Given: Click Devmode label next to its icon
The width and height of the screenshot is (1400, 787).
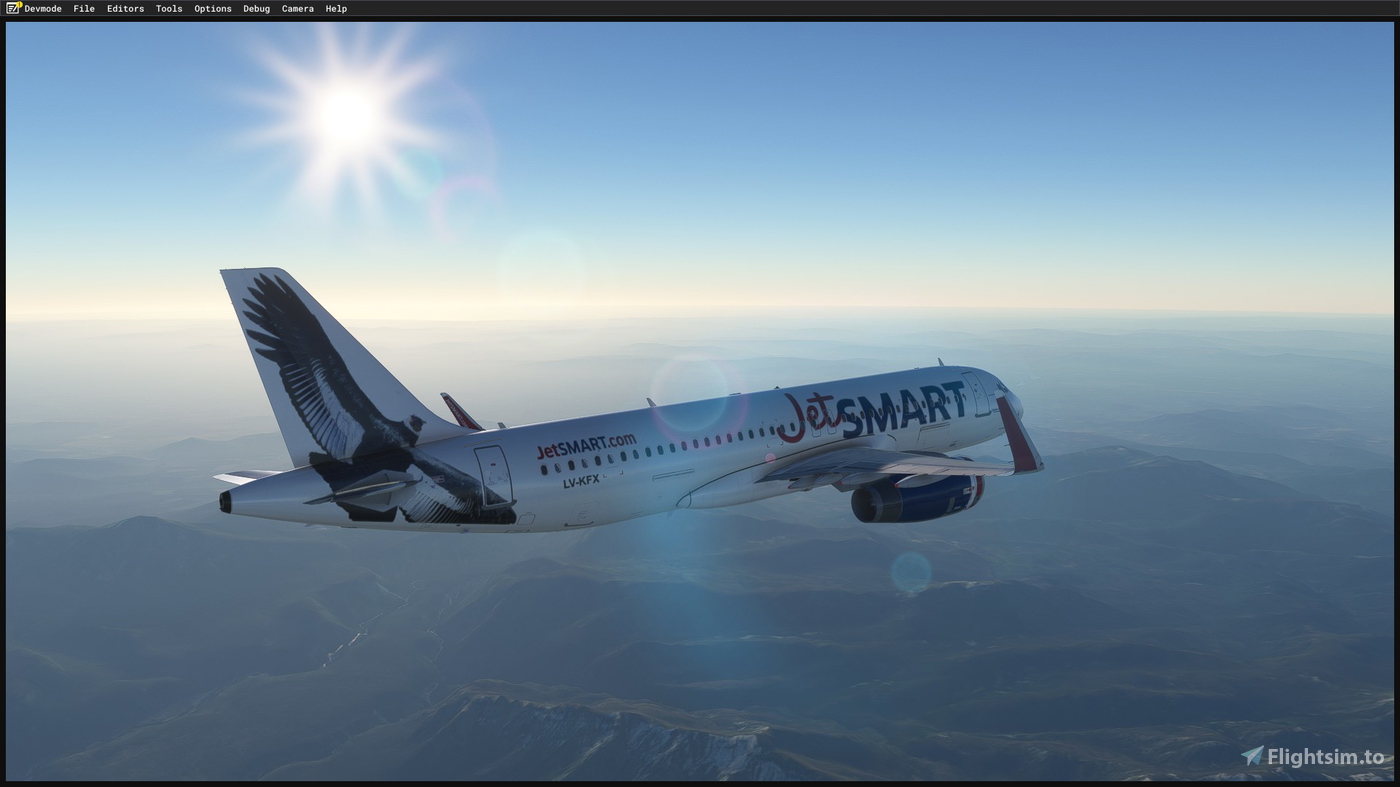Looking at the screenshot, I should [42, 8].
